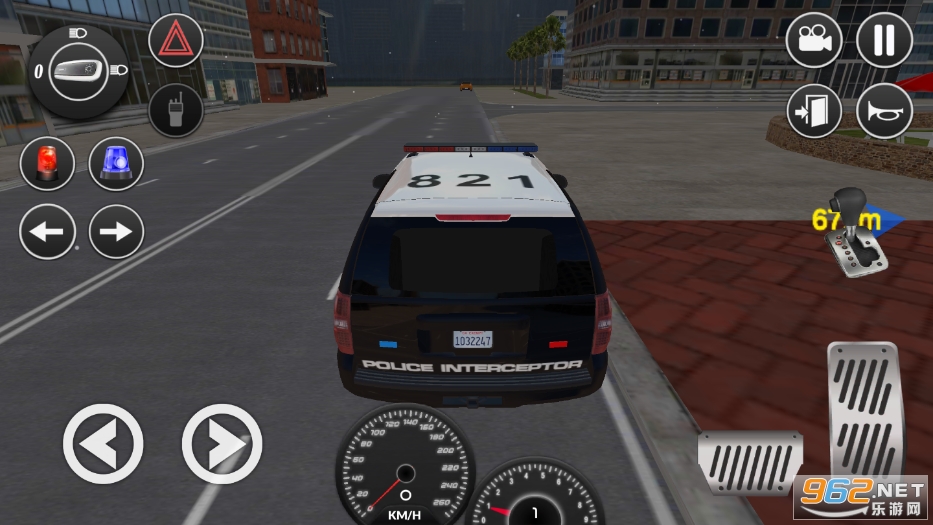Screen dimensions: 933x525
Task: Turn on the hazard warning triangle
Action: (x=176, y=40)
